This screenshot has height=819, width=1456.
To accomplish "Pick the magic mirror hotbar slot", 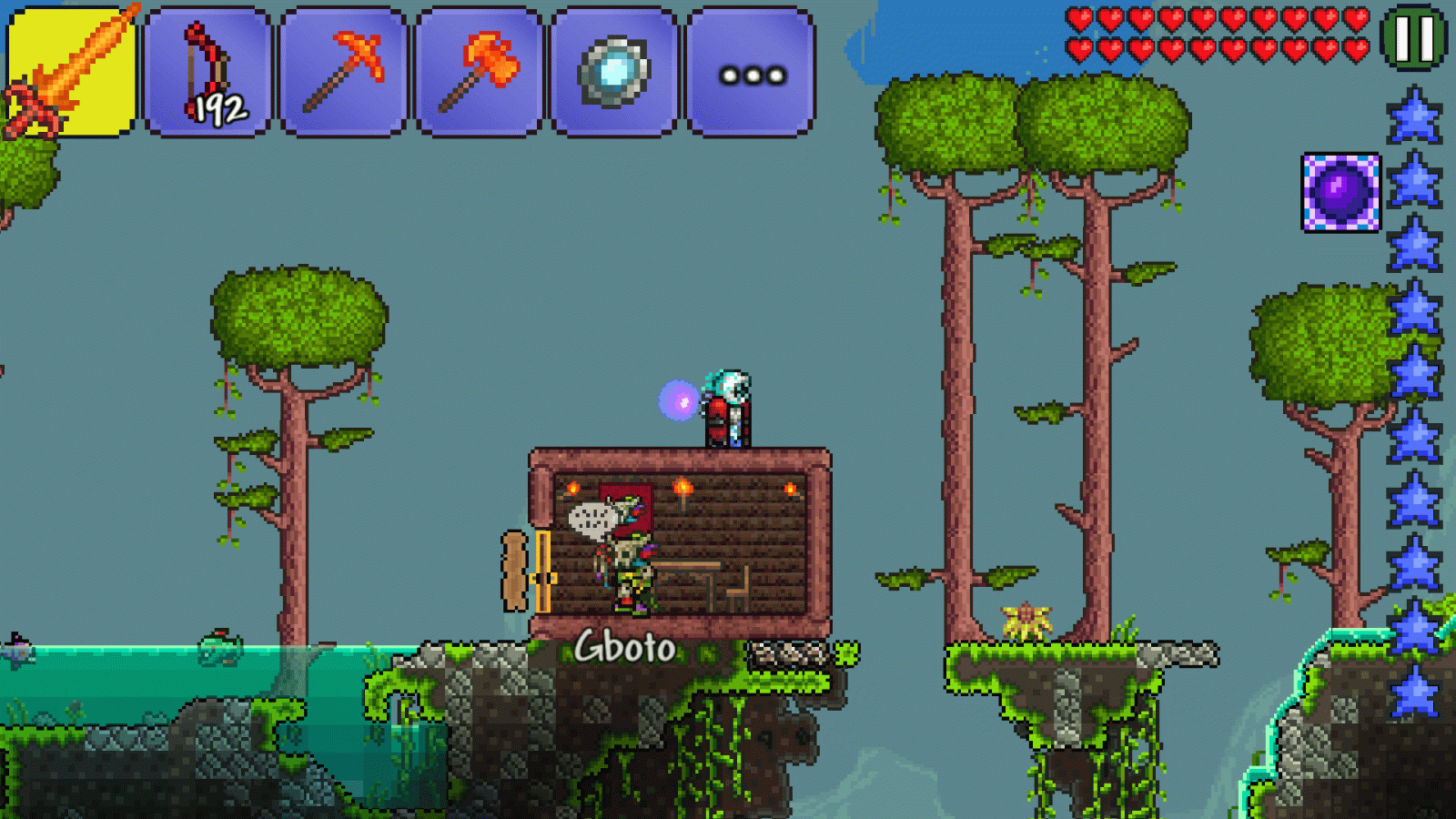I will (x=614, y=73).
